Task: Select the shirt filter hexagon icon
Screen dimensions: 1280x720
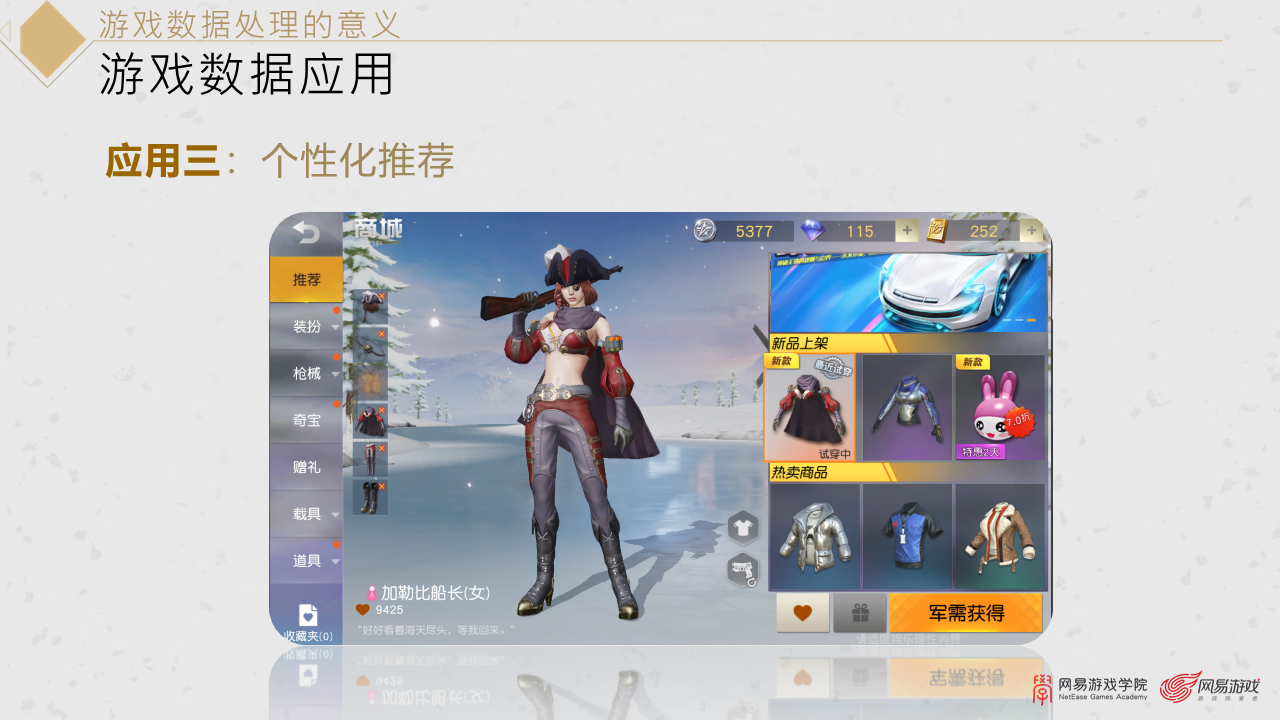Action: click(x=741, y=526)
